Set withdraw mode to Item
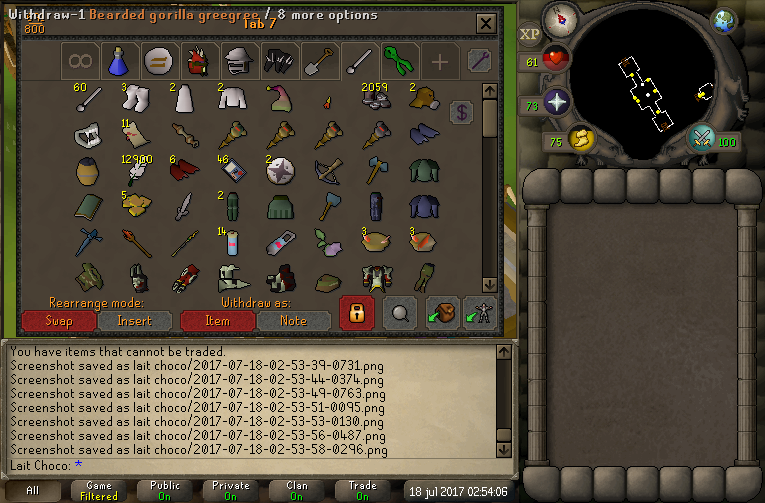765x503 pixels. tap(217, 321)
